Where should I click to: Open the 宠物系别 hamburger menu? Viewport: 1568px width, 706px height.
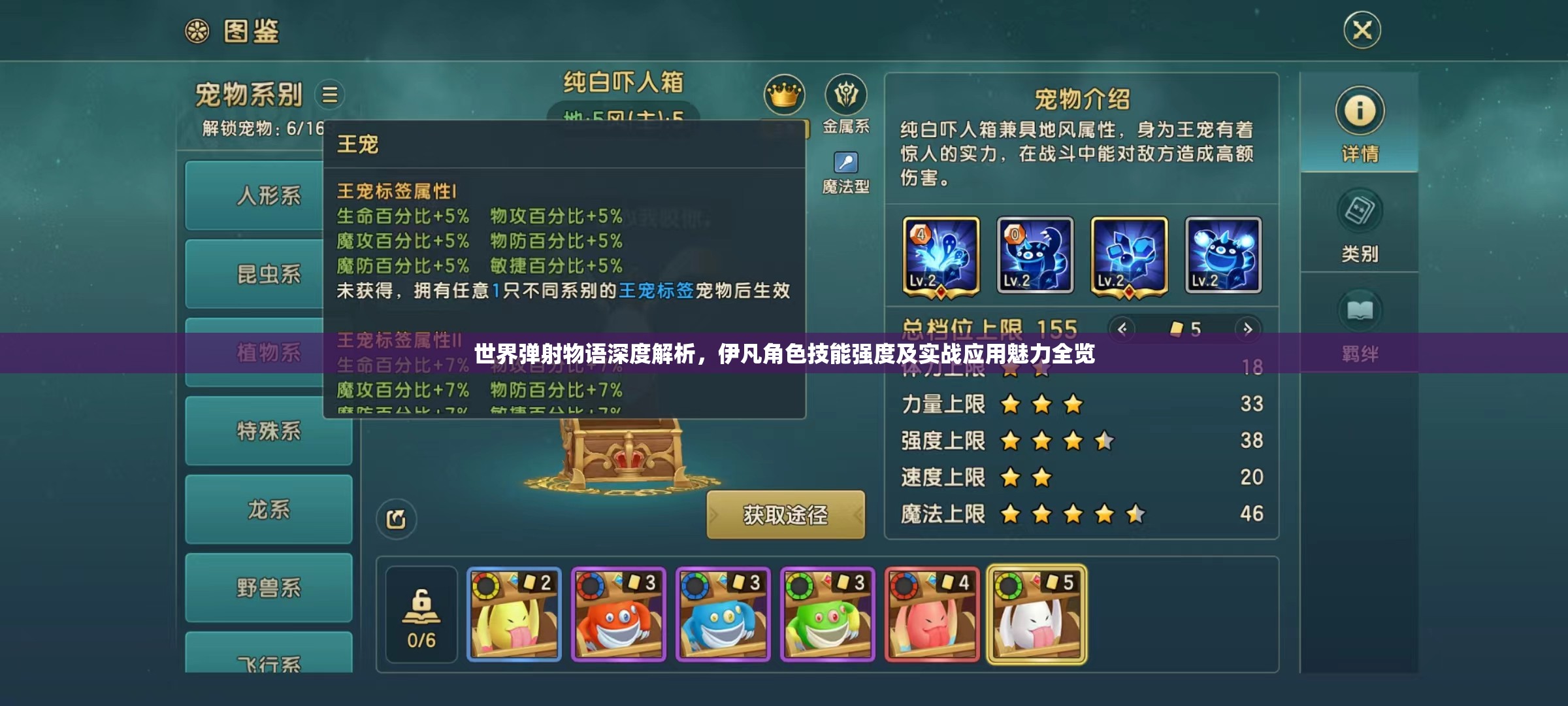pos(331,94)
